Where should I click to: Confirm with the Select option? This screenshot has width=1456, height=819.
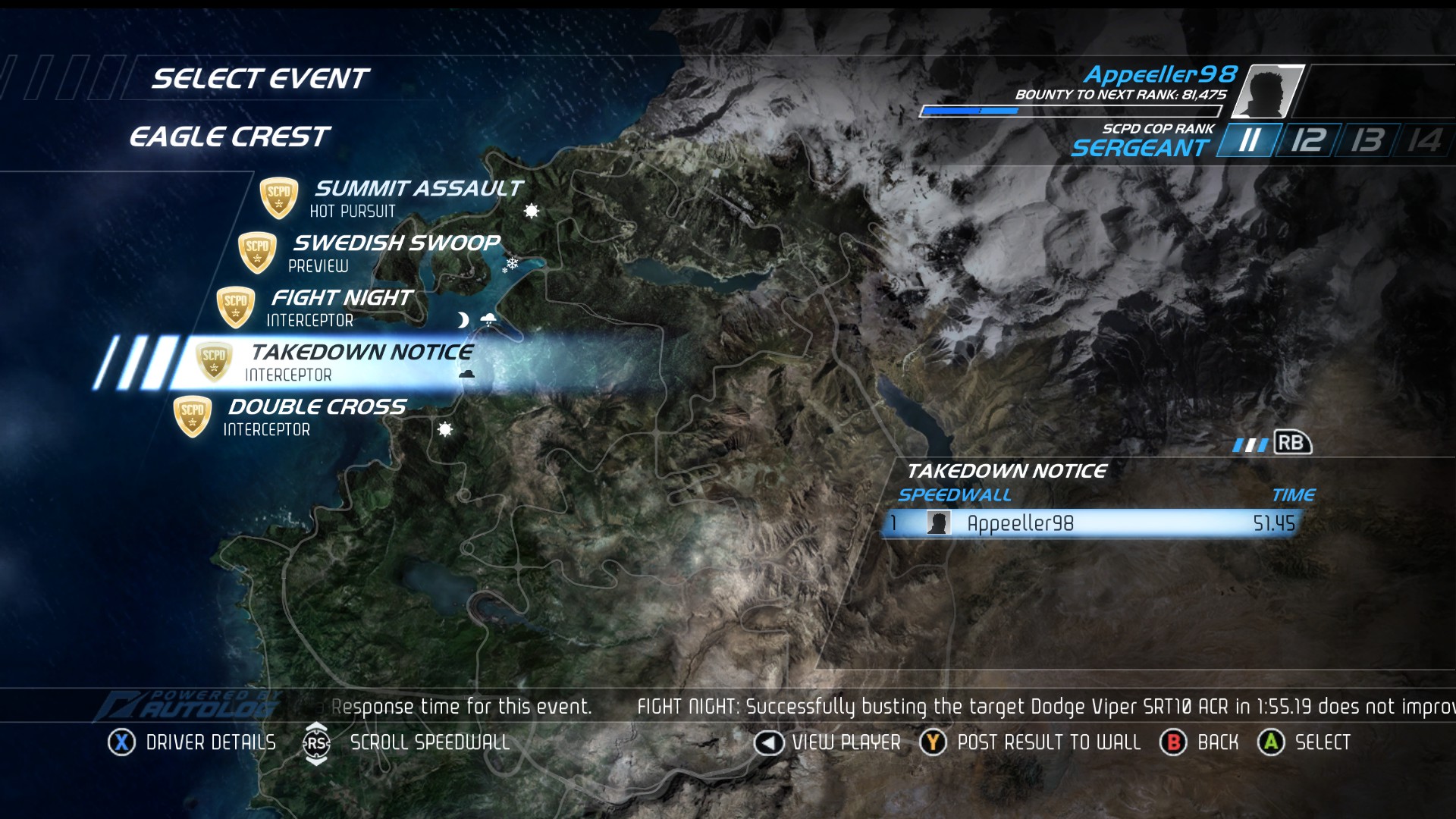pos(1304,742)
